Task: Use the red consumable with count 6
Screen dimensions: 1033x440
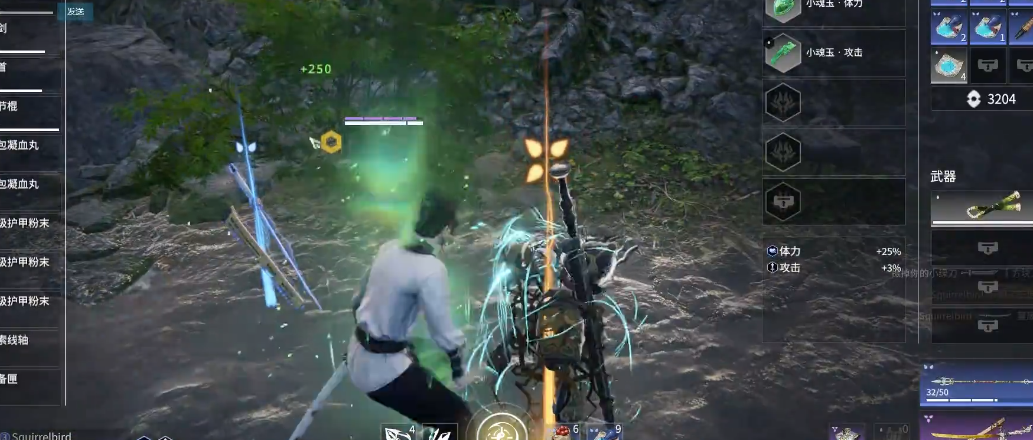Action: click(x=563, y=432)
